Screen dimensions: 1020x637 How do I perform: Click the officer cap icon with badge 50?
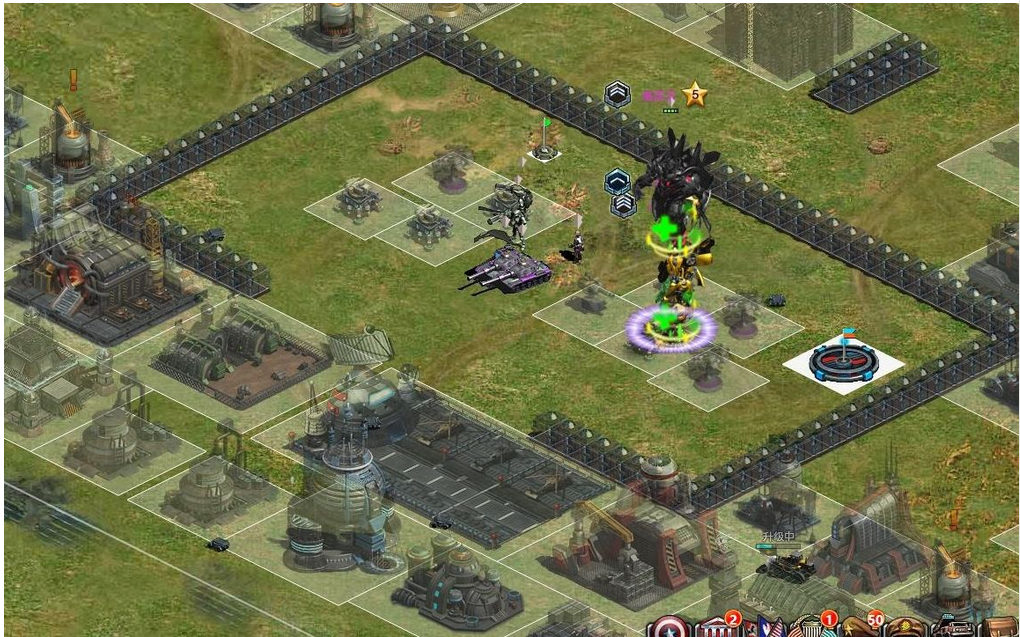coord(859,629)
